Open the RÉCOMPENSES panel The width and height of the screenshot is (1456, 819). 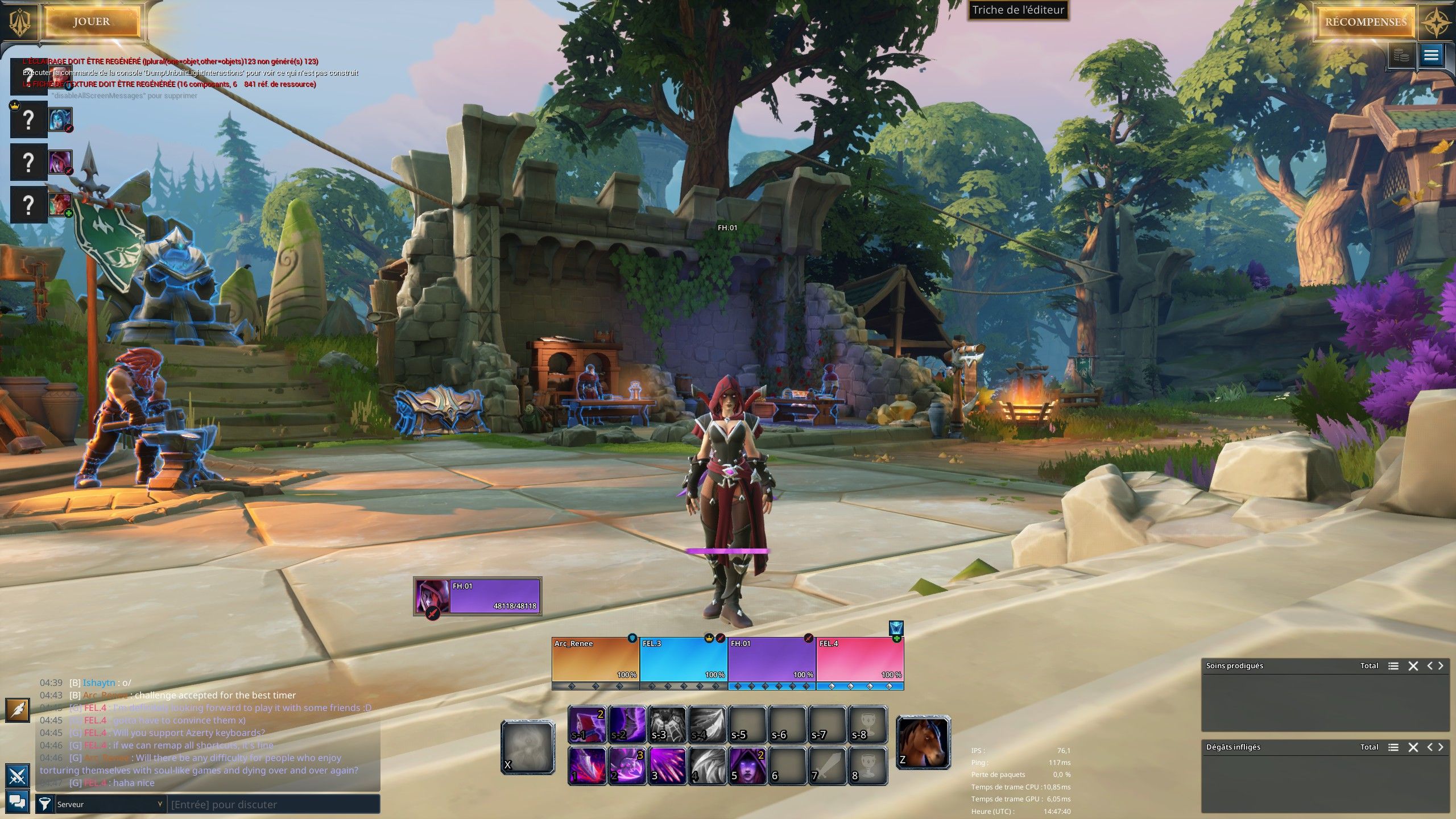pos(1366,22)
